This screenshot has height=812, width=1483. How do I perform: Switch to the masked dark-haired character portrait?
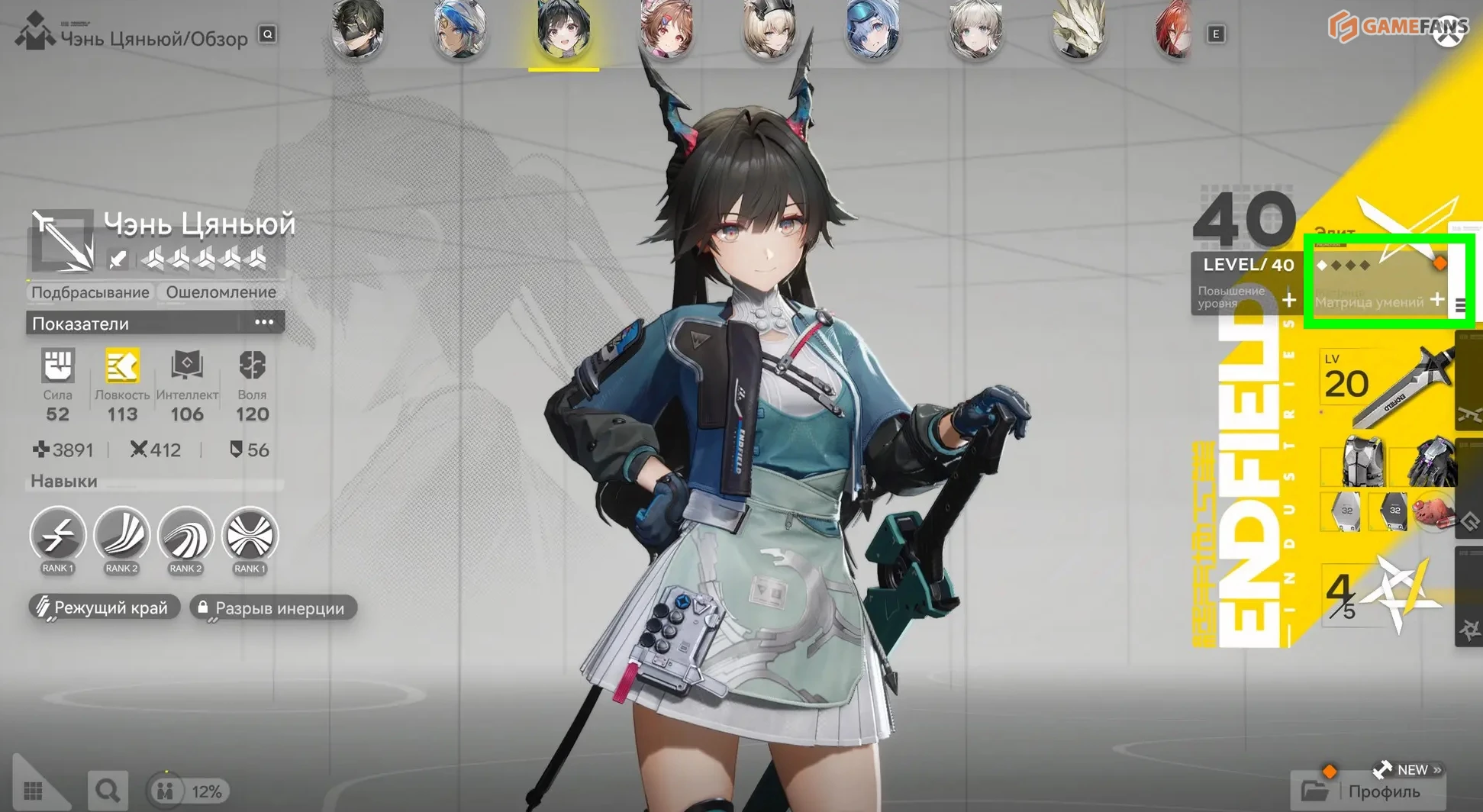pos(358,31)
